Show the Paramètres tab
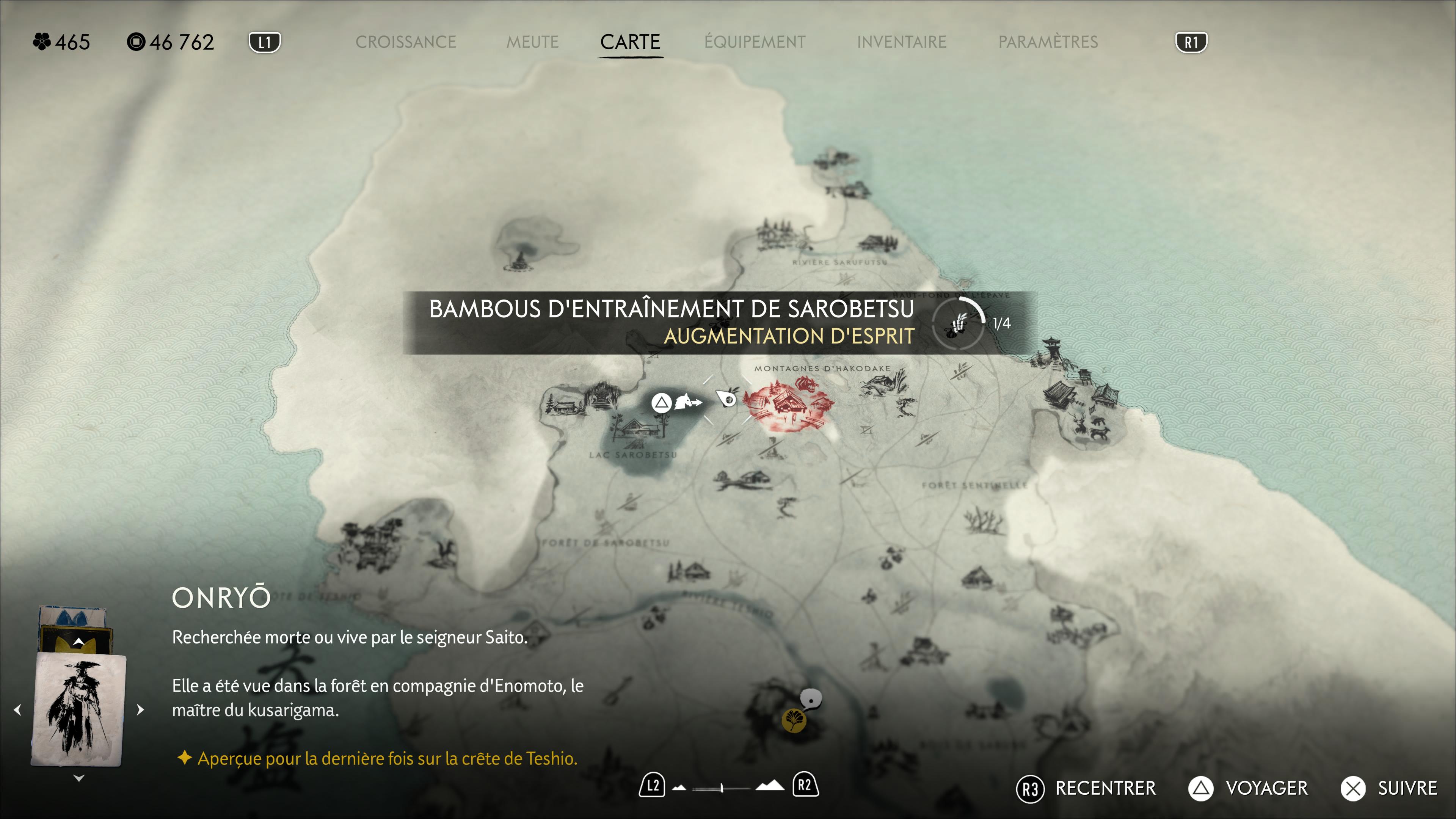This screenshot has height=819, width=1456. click(x=1048, y=42)
